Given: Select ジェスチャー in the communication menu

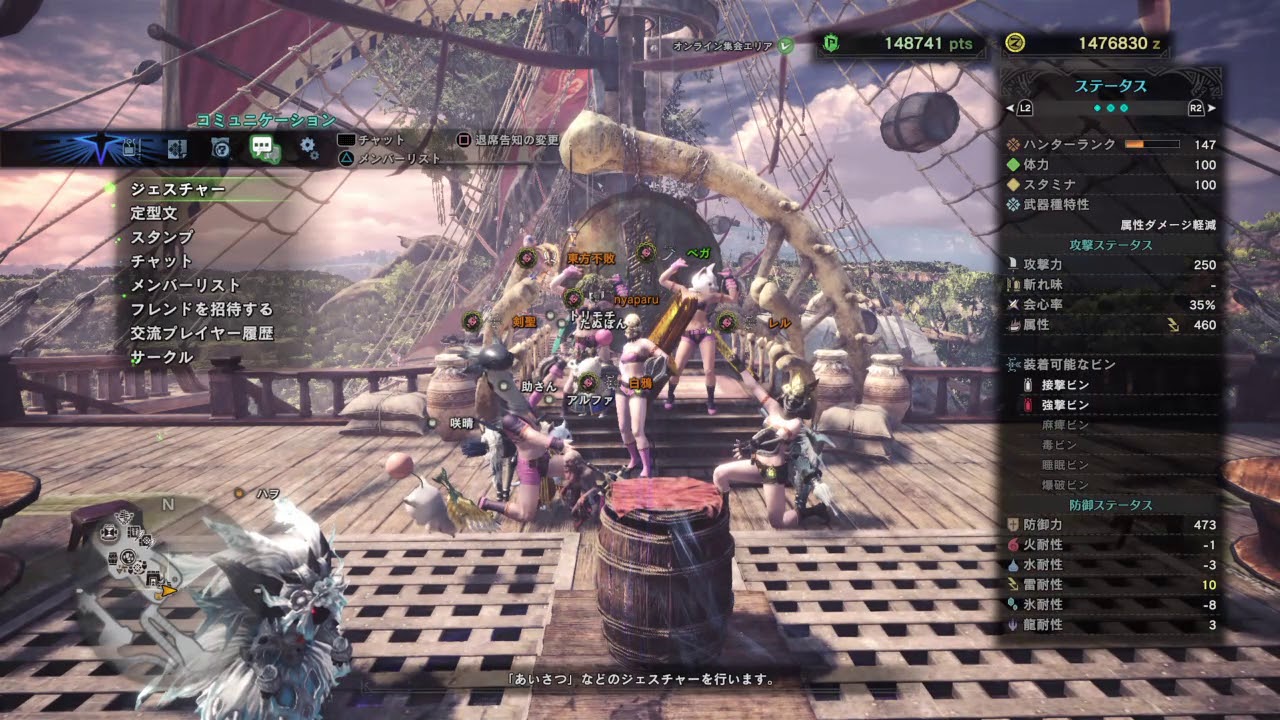Looking at the screenshot, I should click(178, 189).
